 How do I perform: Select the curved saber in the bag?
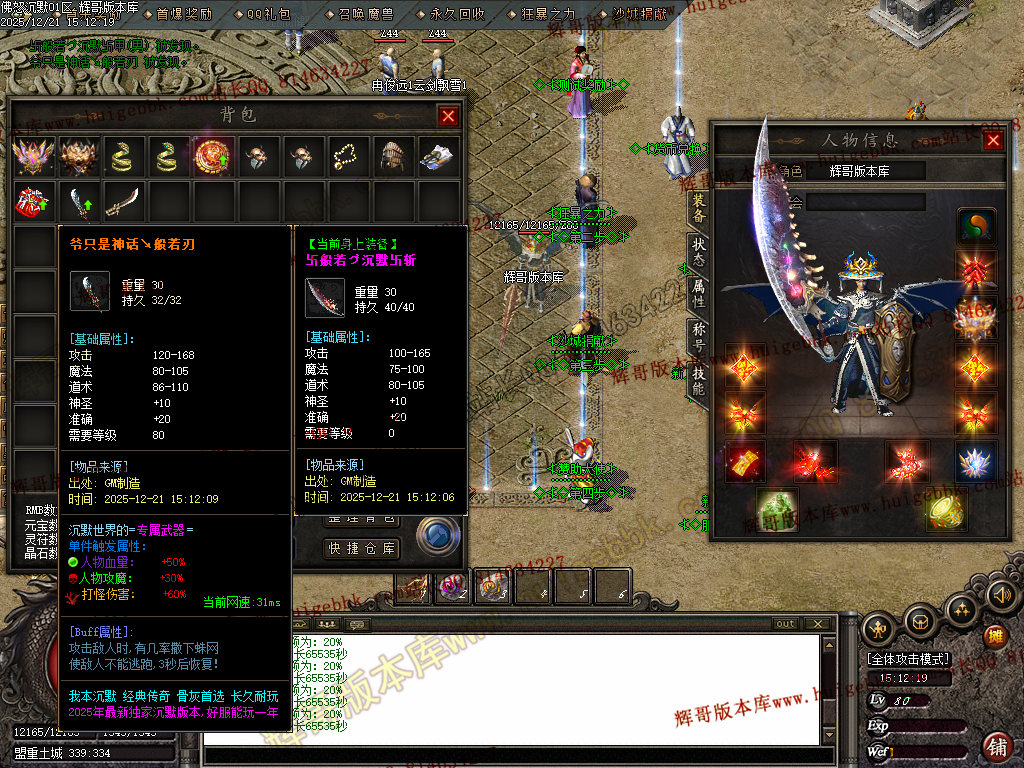(122, 201)
